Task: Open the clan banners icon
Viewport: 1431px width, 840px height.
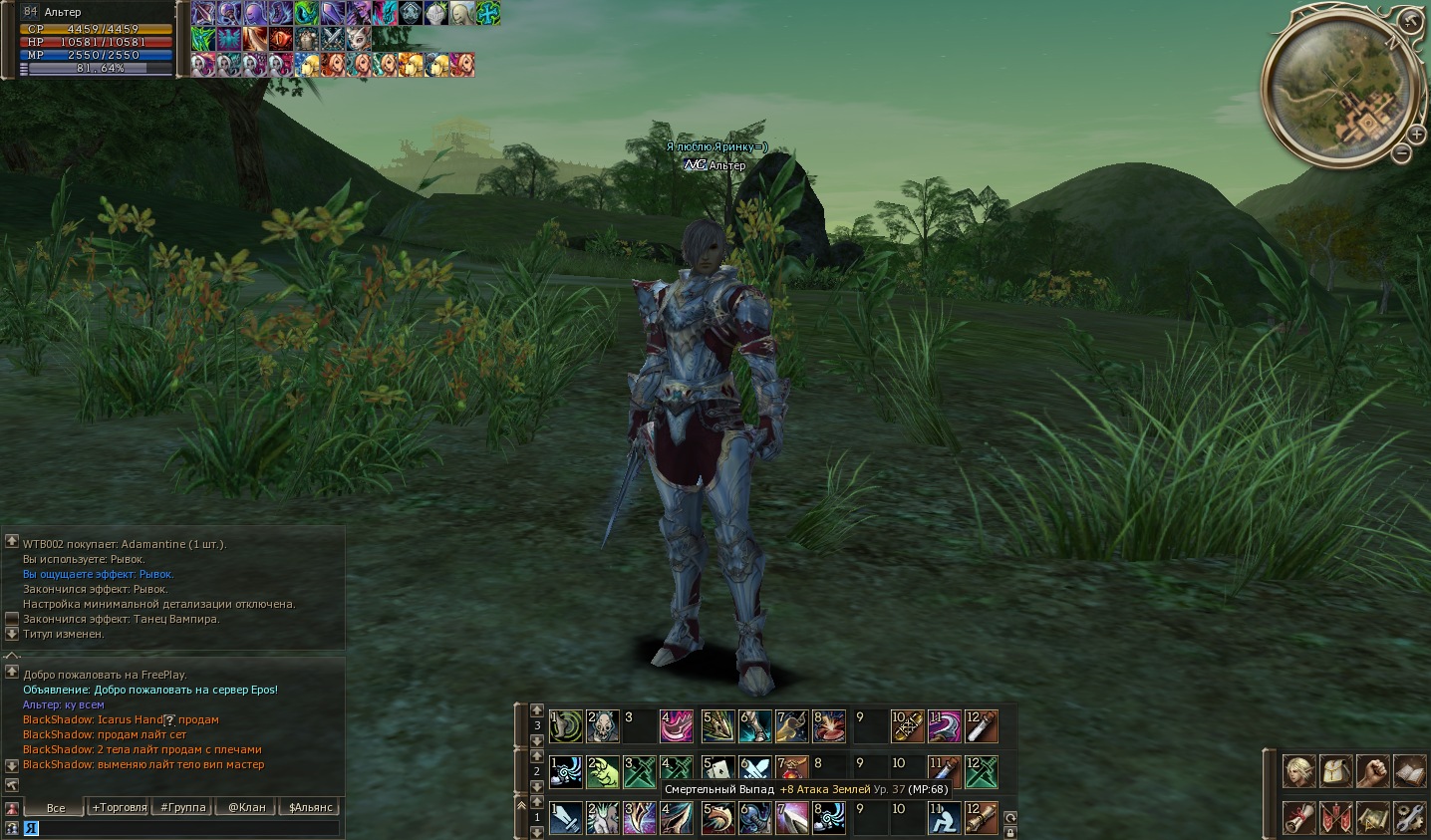Action: click(1335, 817)
